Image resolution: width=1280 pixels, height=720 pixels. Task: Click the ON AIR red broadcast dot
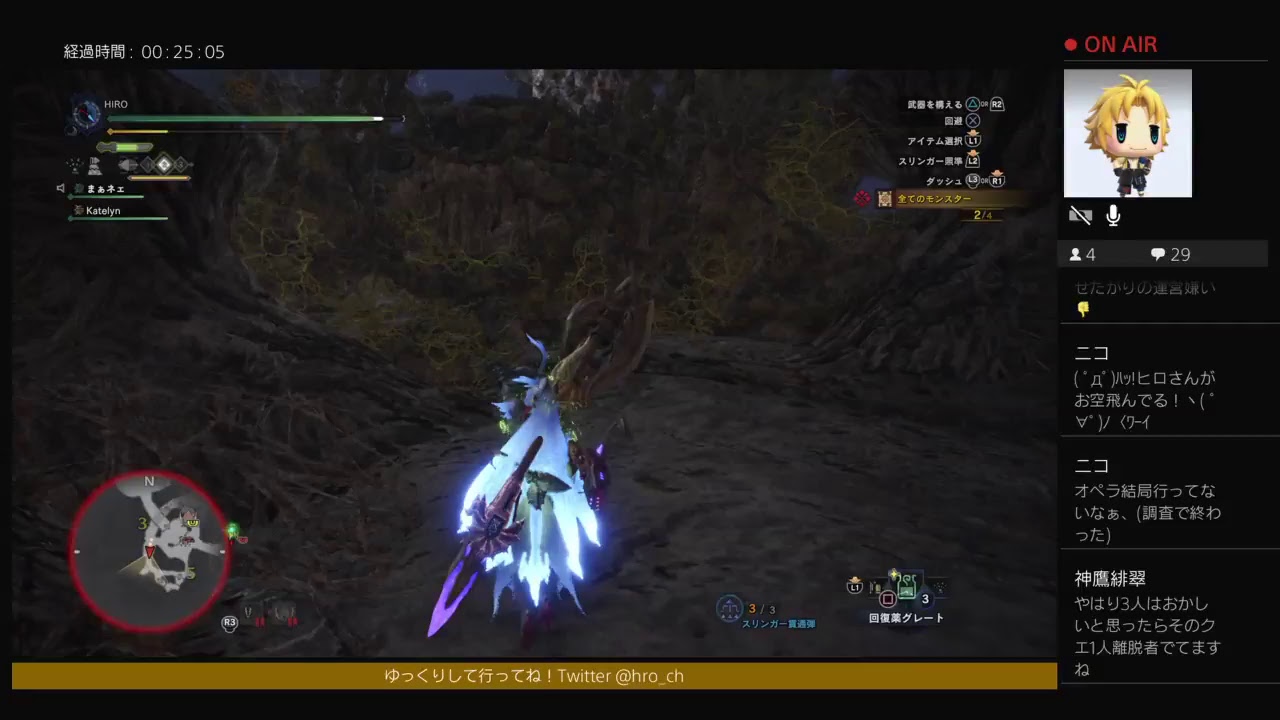tap(1071, 43)
